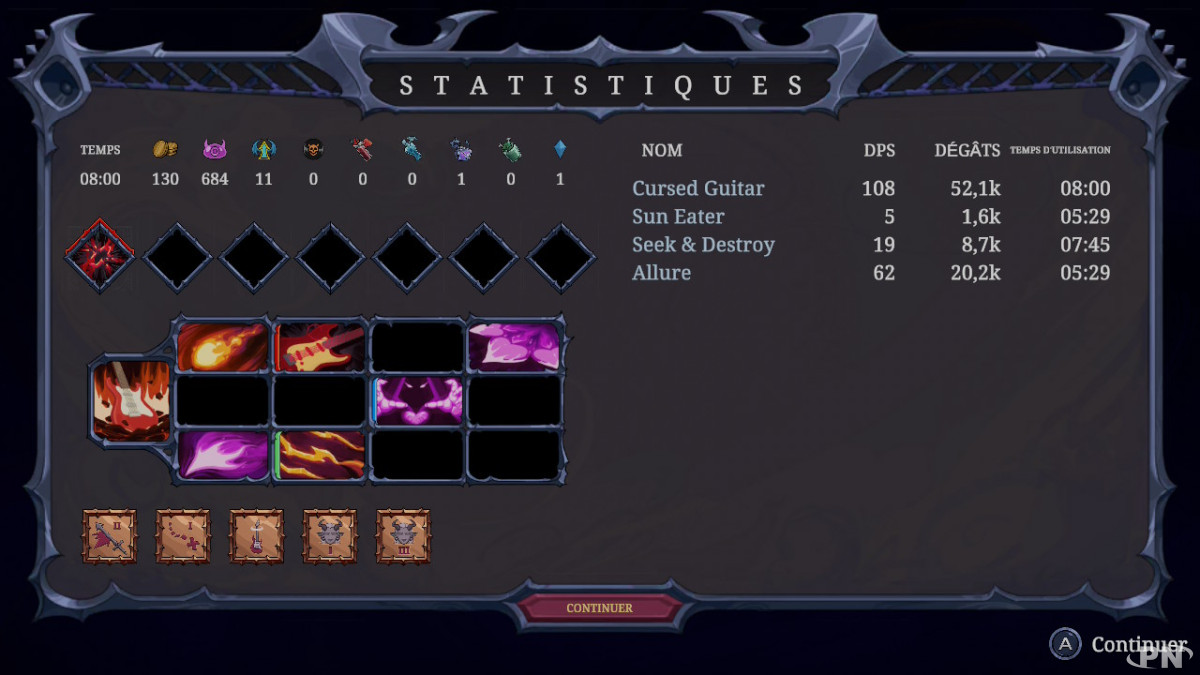Pick the pink hearts ability slot

click(x=515, y=346)
